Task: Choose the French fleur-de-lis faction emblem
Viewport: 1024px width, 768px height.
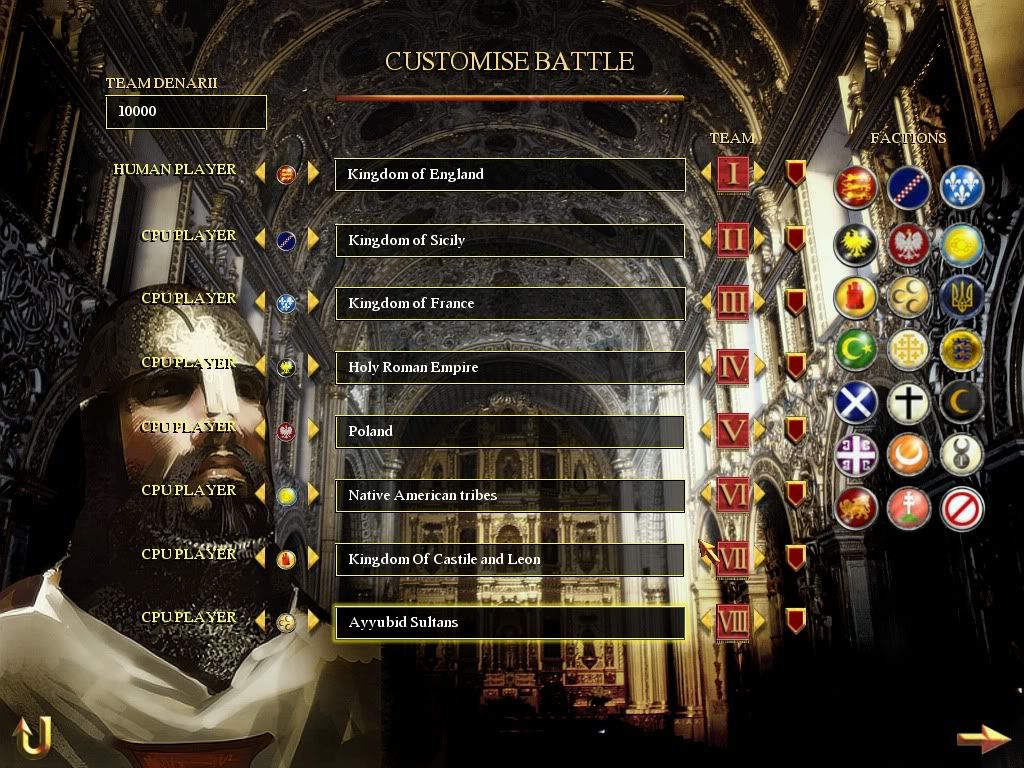Action: click(x=962, y=187)
